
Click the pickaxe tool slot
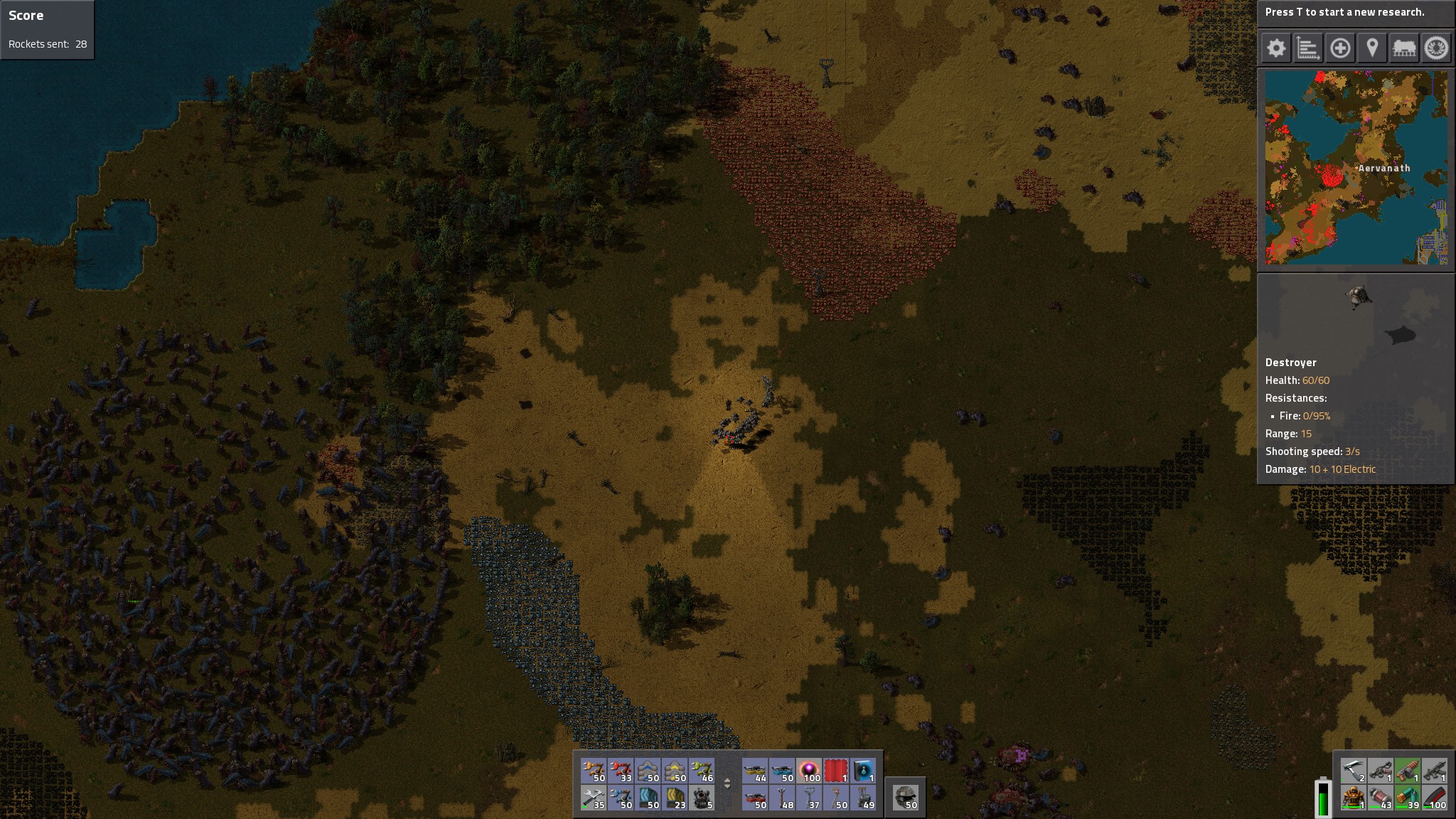point(1353,771)
